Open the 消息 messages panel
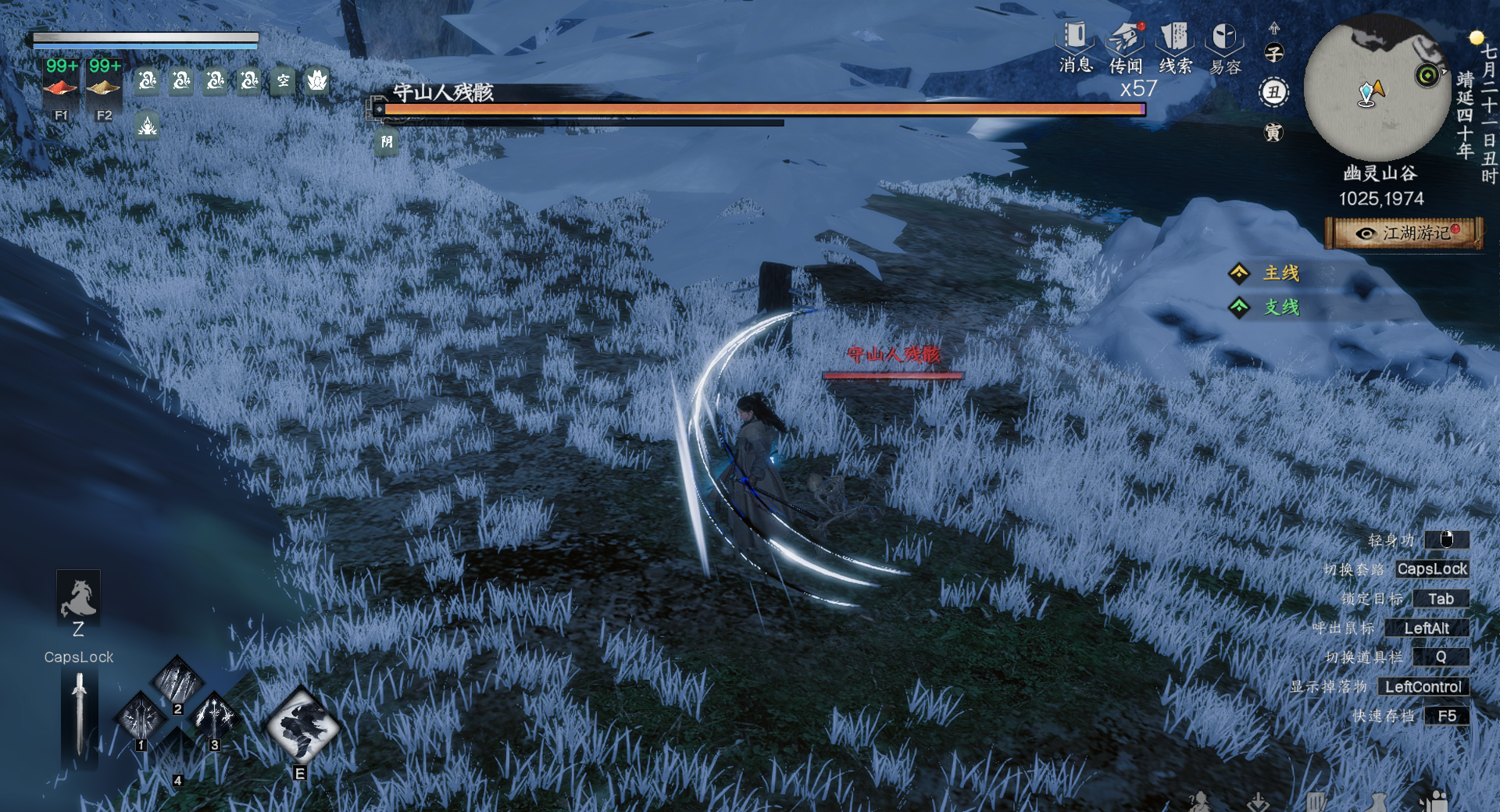This screenshot has width=1500, height=812. [1075, 45]
